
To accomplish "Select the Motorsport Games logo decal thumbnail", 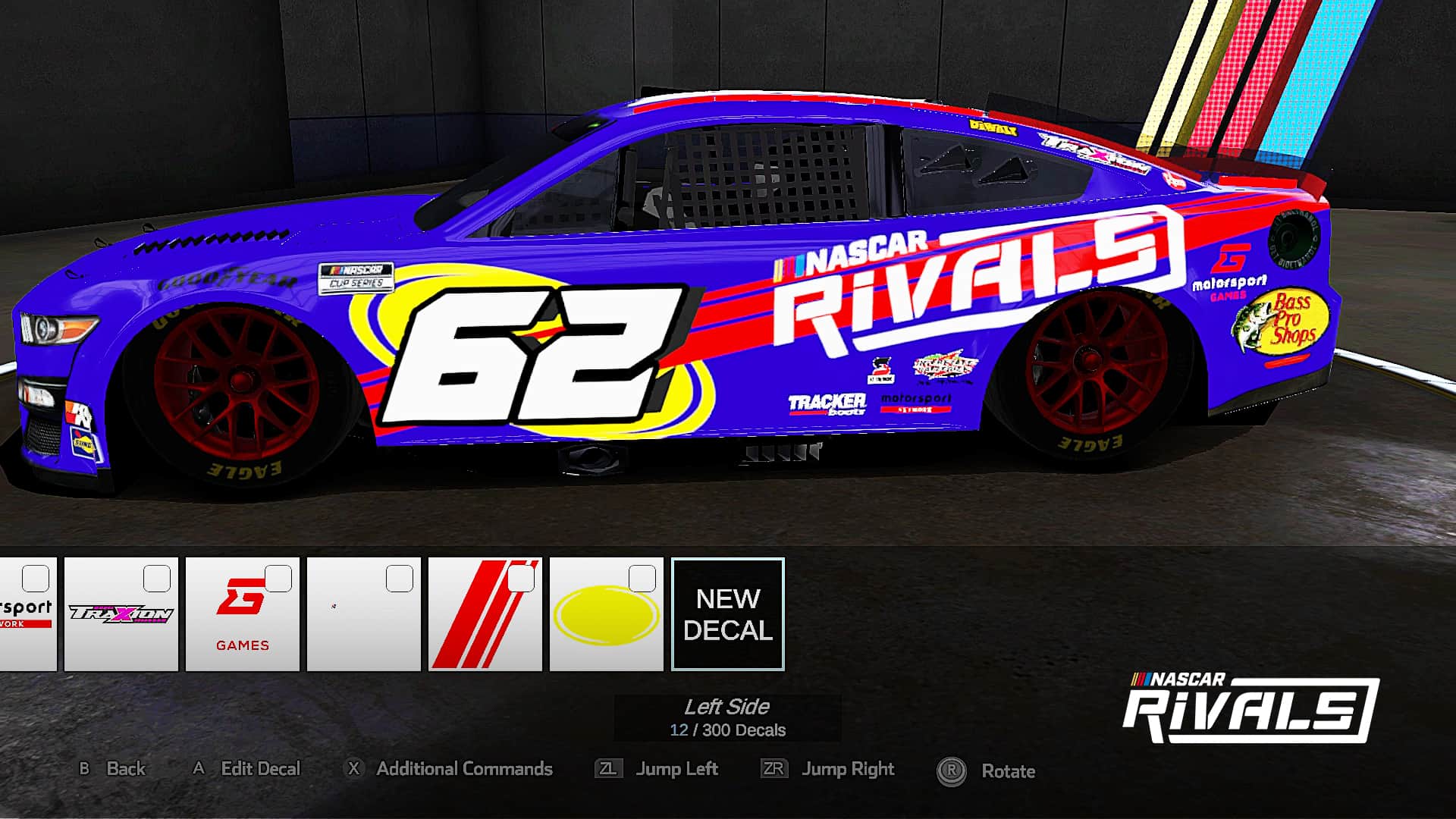I will [x=243, y=614].
